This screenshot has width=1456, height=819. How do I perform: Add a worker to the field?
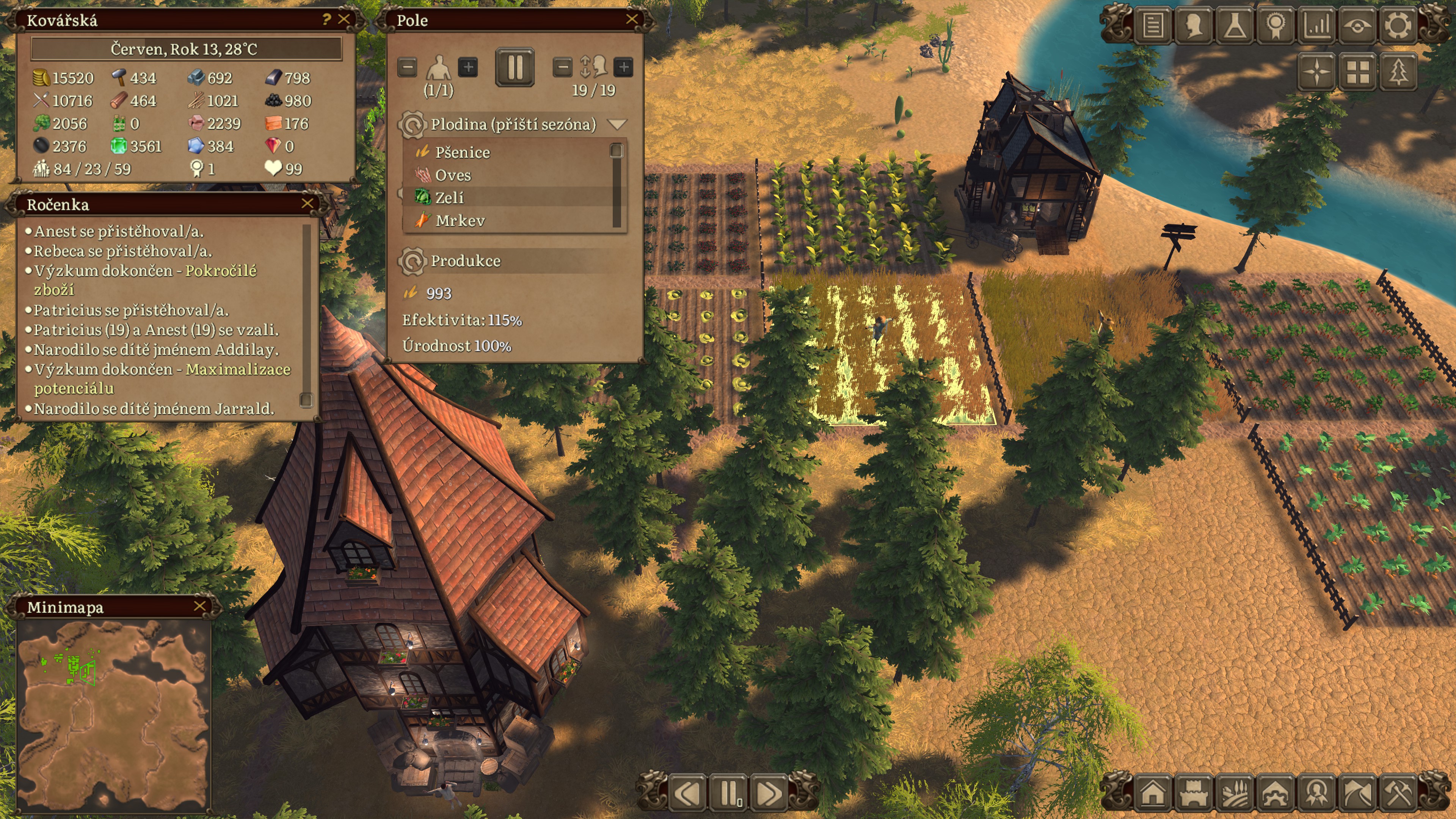pos(468,68)
